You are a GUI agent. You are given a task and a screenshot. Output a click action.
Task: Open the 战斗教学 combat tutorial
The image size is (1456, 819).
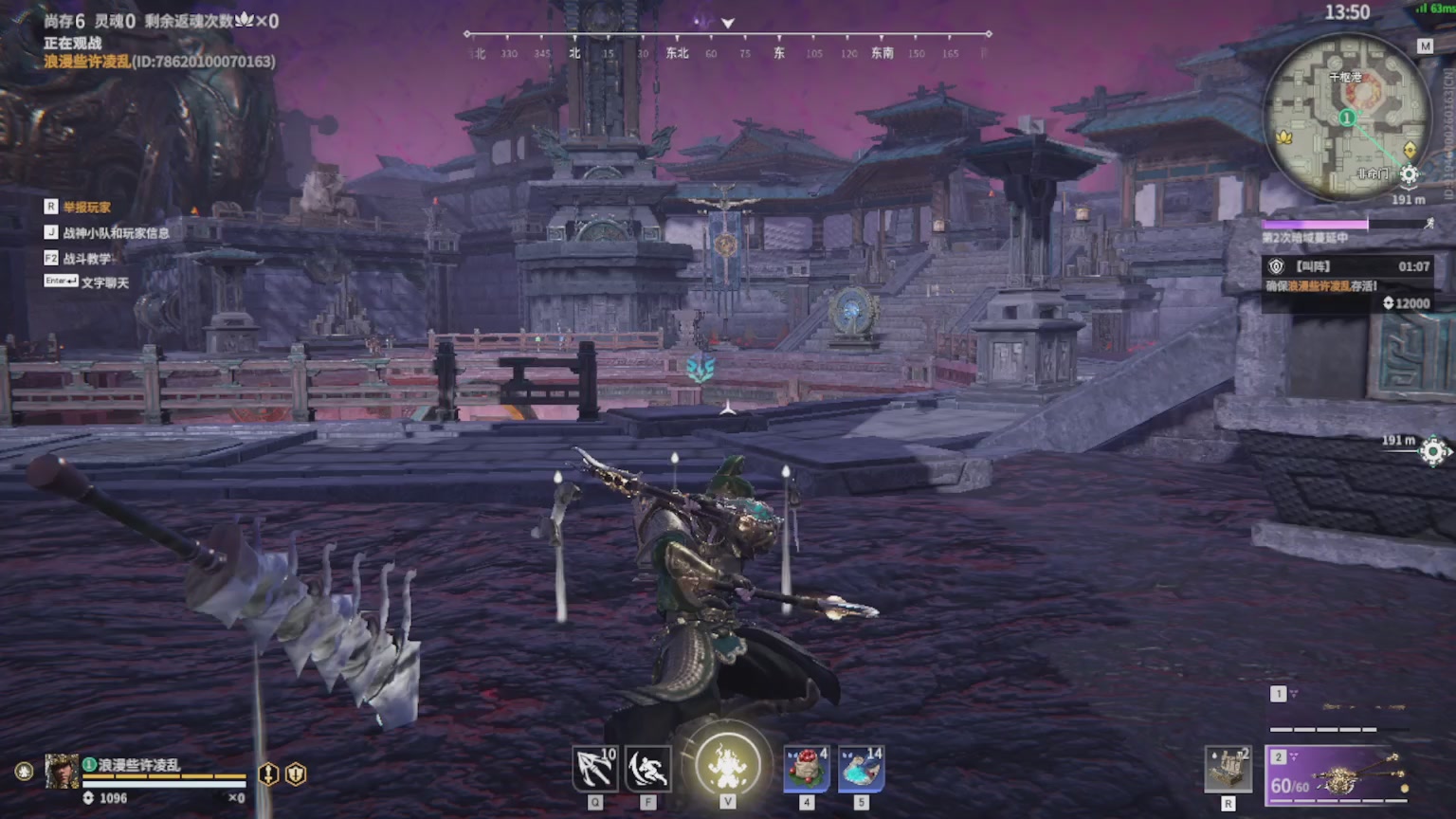[86, 258]
